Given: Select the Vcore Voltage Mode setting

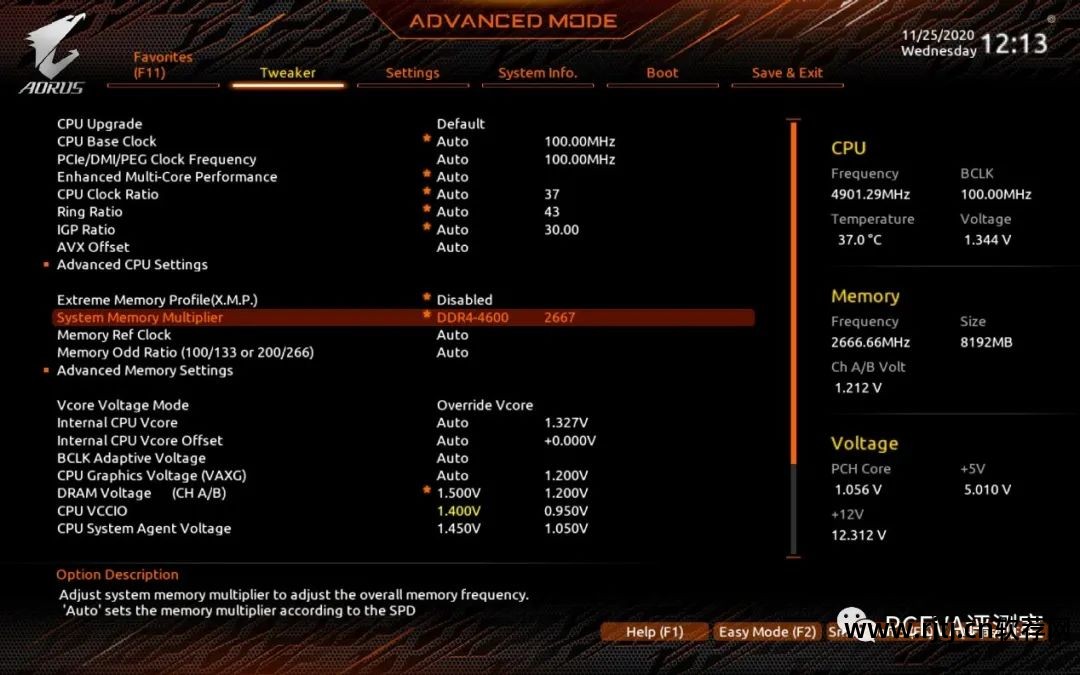Looking at the screenshot, I should [x=123, y=405].
